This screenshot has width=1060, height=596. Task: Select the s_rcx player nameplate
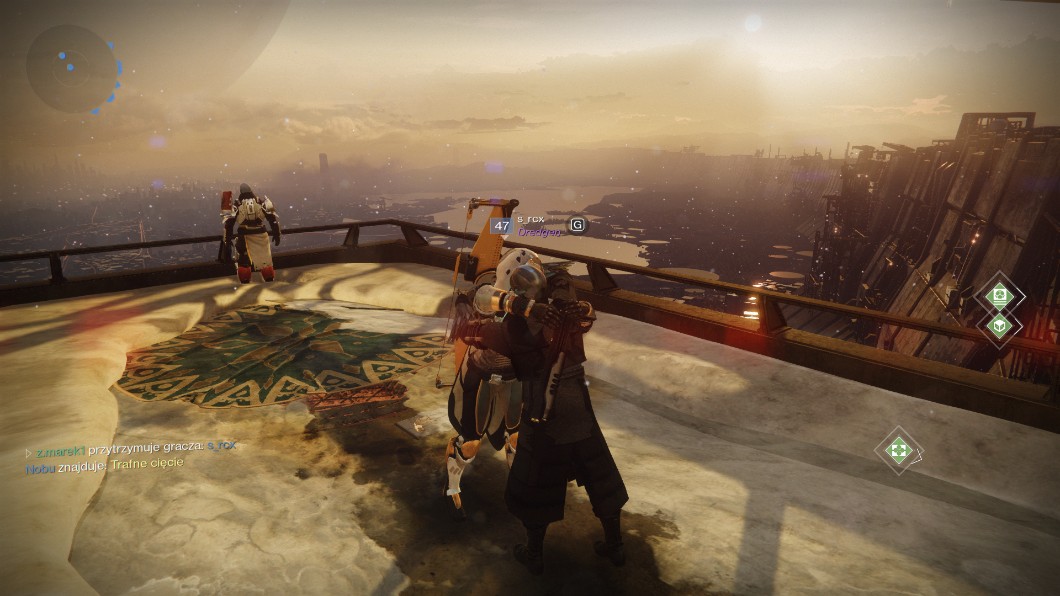tap(531, 218)
